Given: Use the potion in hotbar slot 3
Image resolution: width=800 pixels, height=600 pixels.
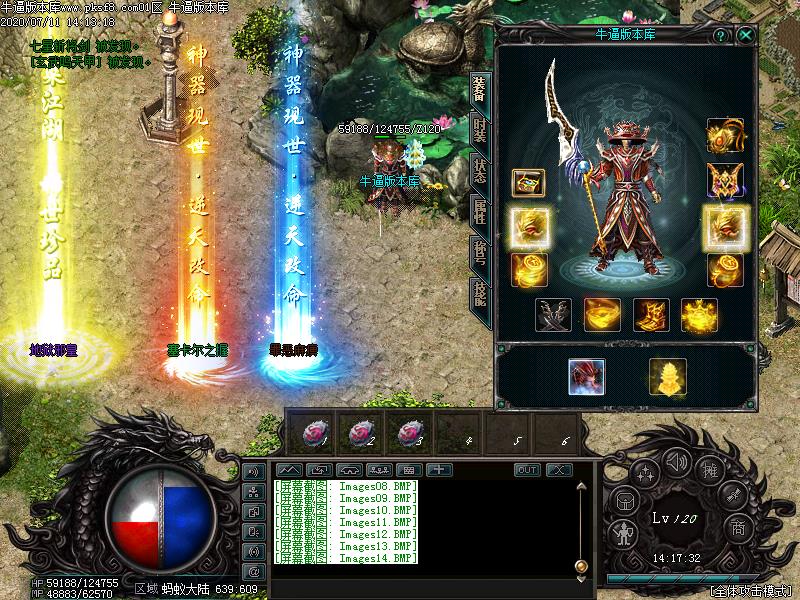Looking at the screenshot, I should tap(410, 432).
